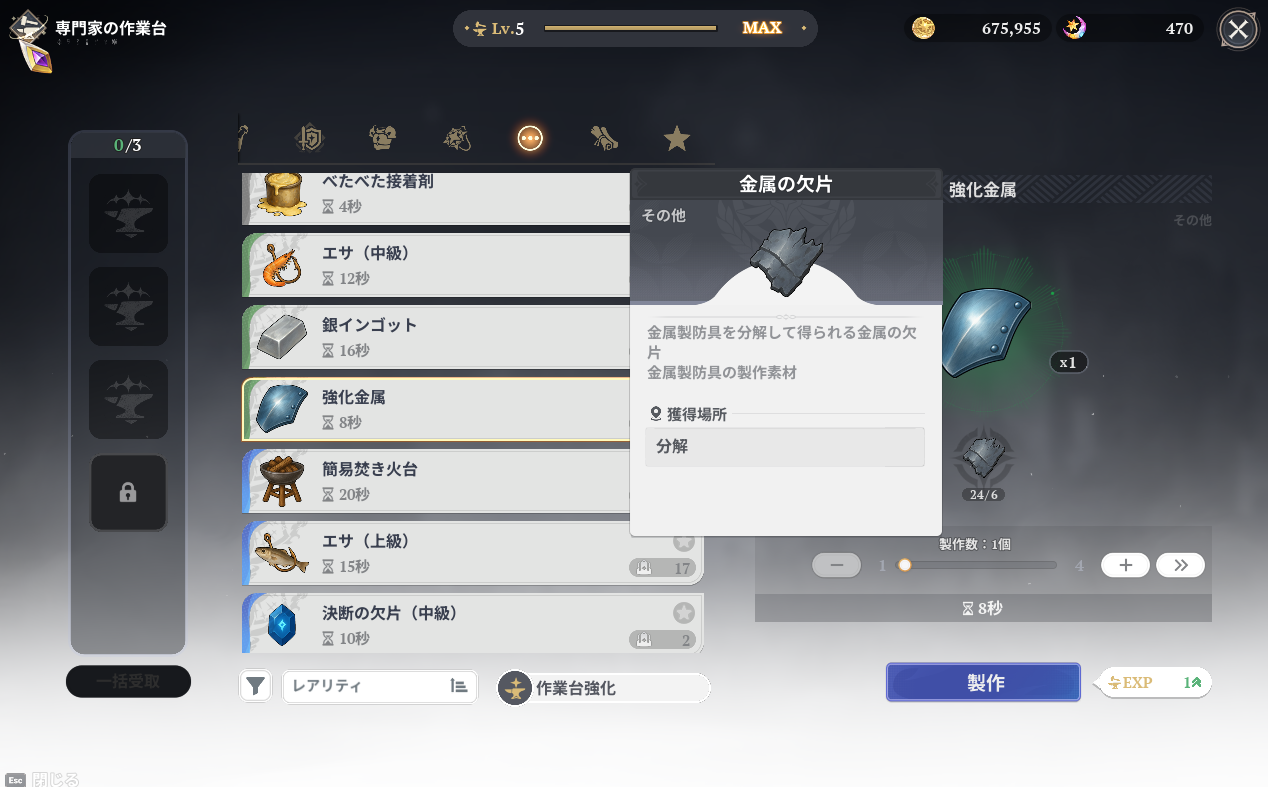
Task: Open the レアリティ sort dropdown
Action: [x=379, y=686]
